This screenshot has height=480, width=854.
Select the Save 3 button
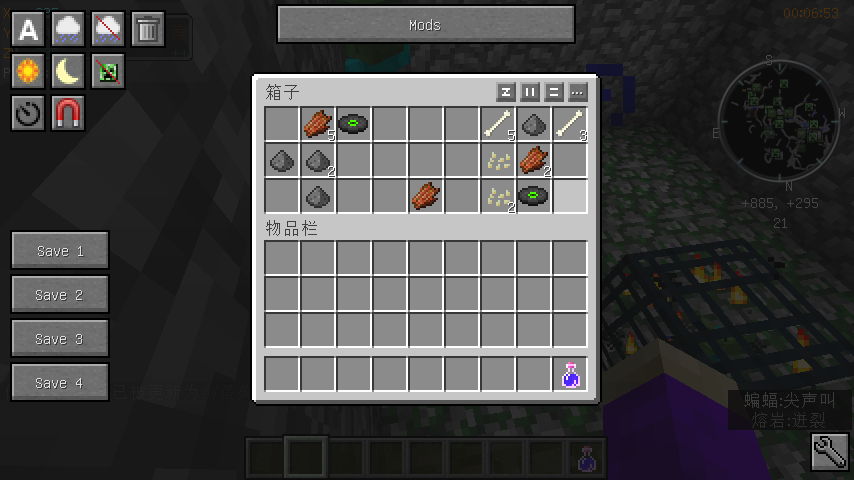[x=60, y=338]
